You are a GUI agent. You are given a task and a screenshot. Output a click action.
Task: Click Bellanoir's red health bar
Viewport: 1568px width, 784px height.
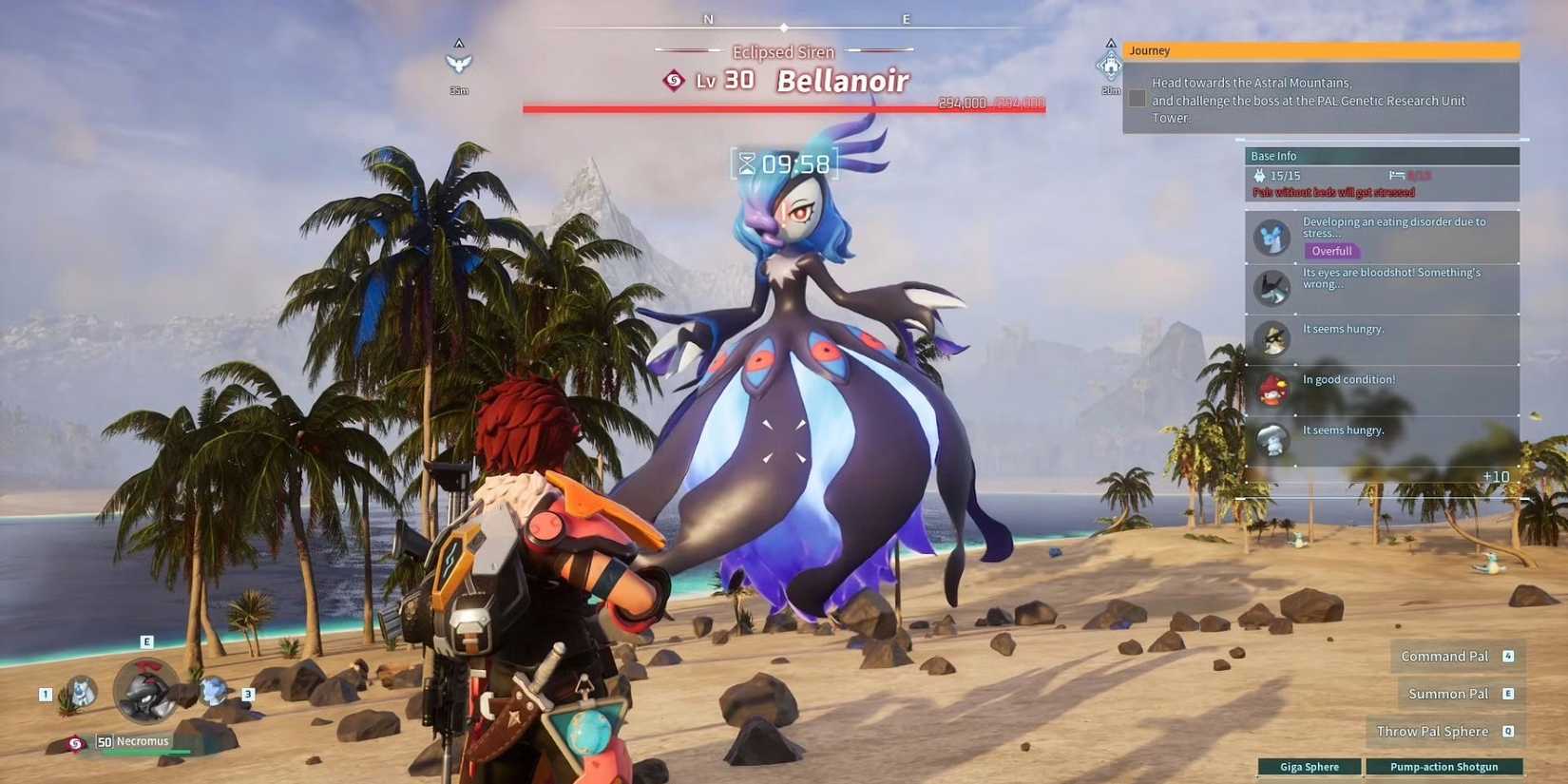784,107
